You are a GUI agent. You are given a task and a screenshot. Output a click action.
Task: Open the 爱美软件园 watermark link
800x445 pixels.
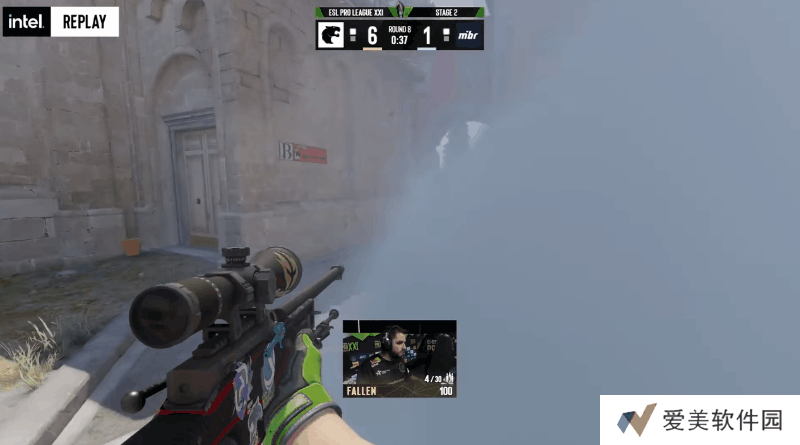click(699, 420)
